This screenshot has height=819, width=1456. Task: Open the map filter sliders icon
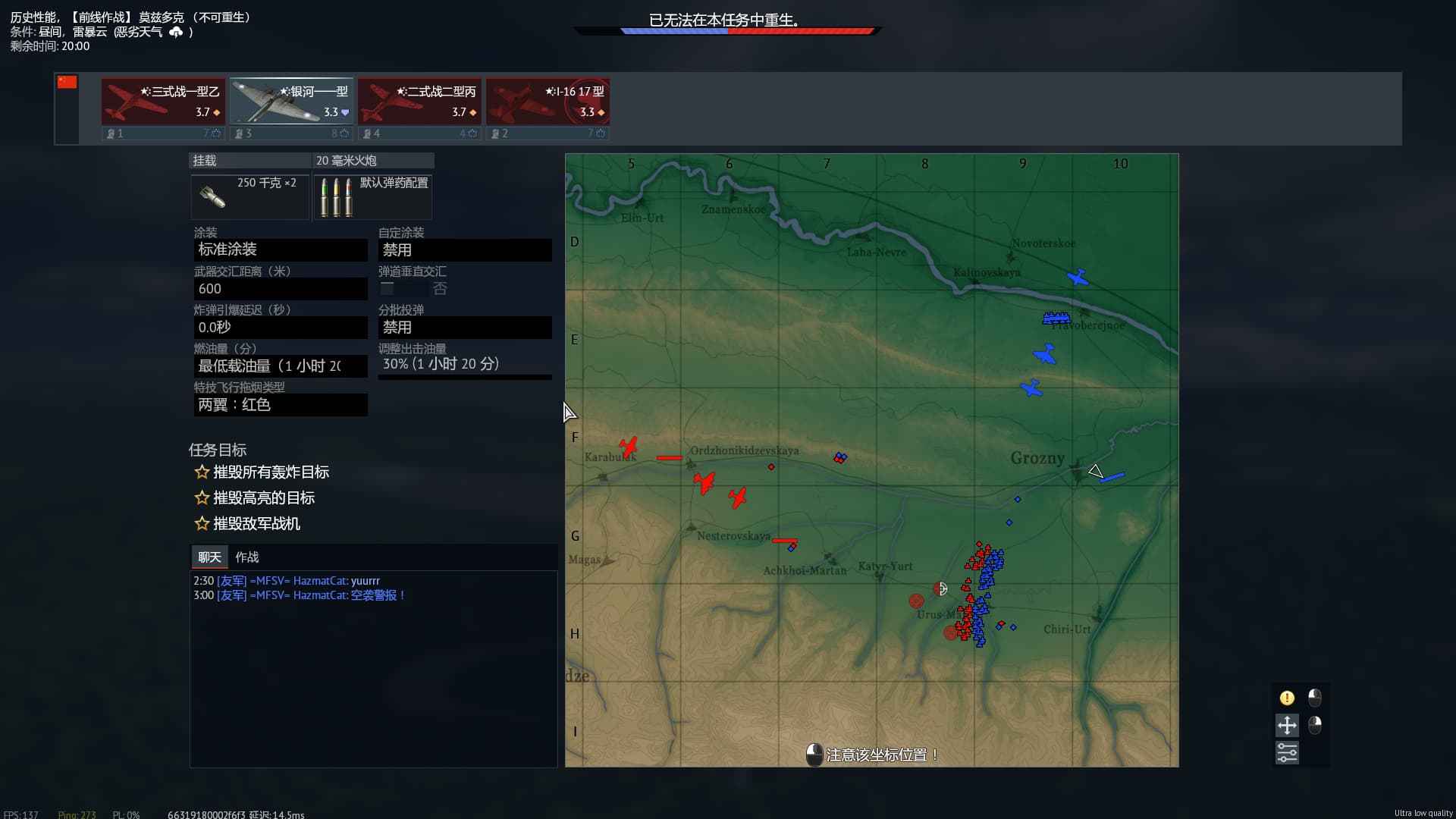(1287, 752)
